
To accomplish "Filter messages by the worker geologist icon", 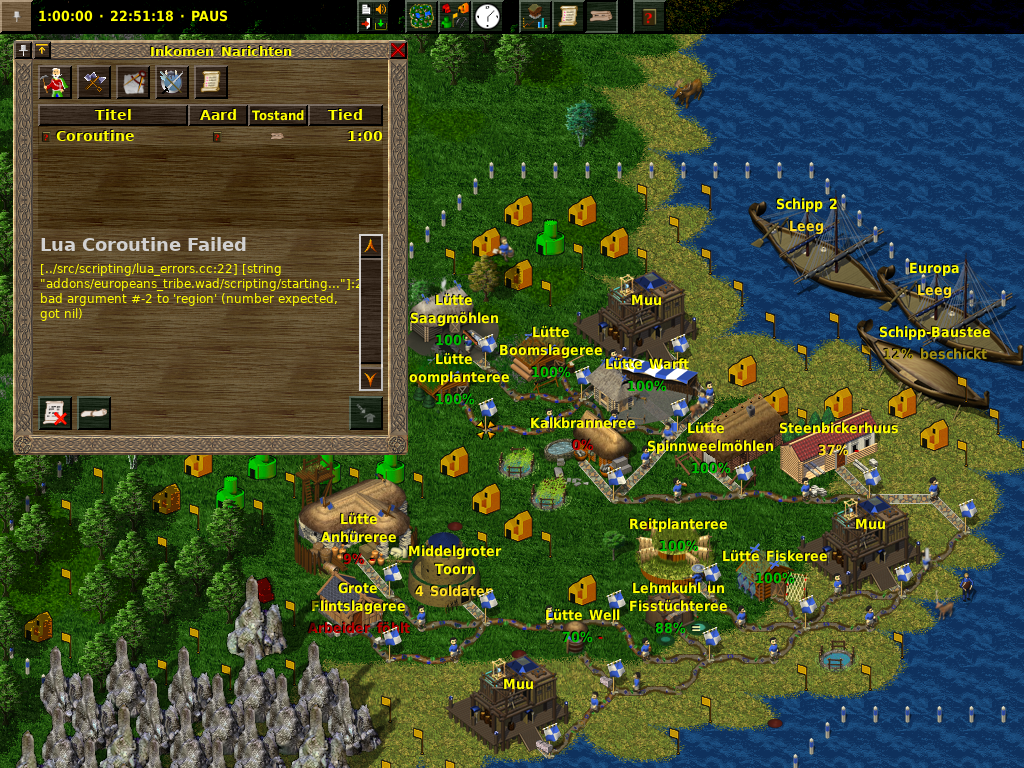I will pyautogui.click(x=54, y=82).
